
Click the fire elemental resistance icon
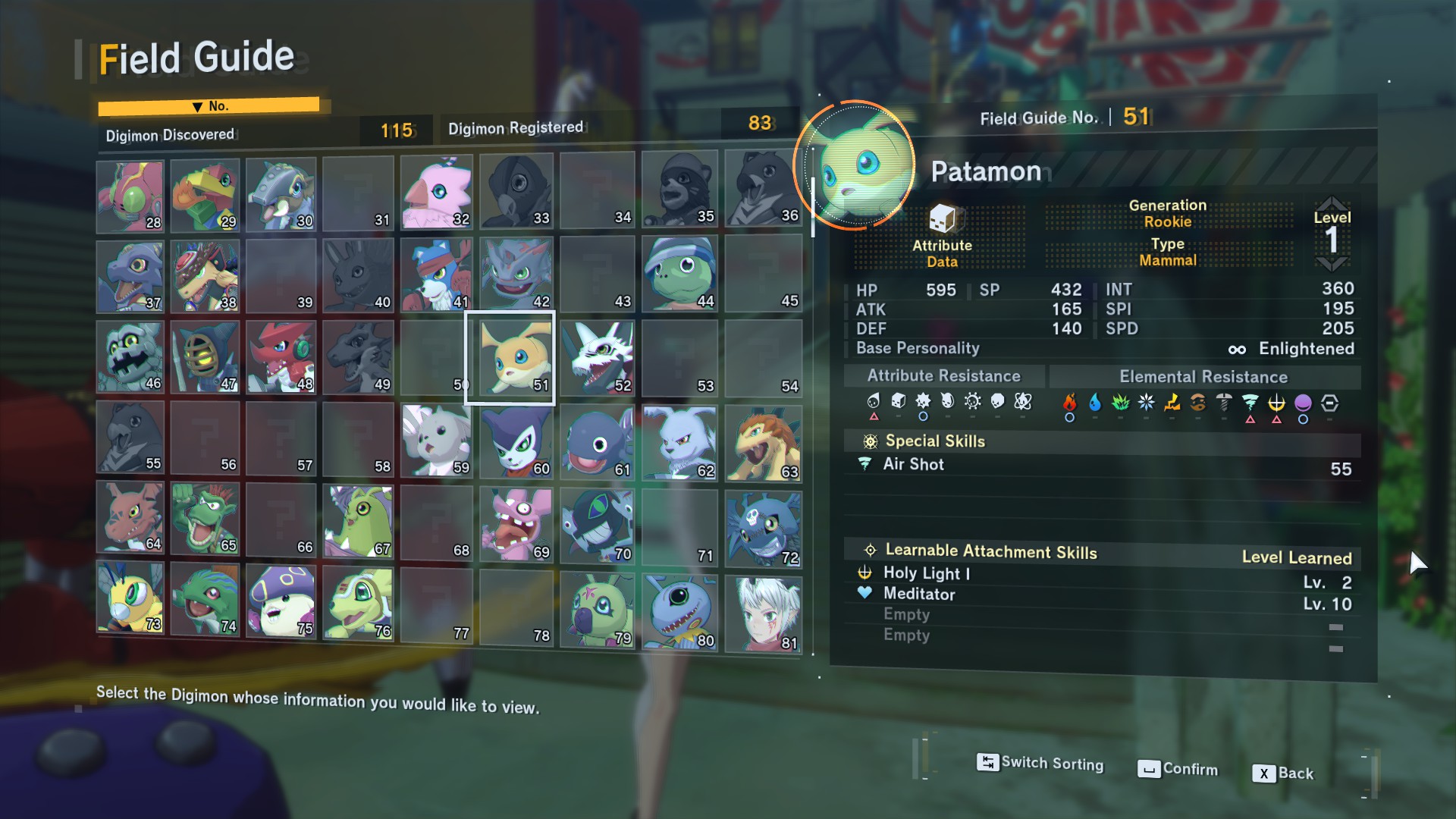[1070, 402]
